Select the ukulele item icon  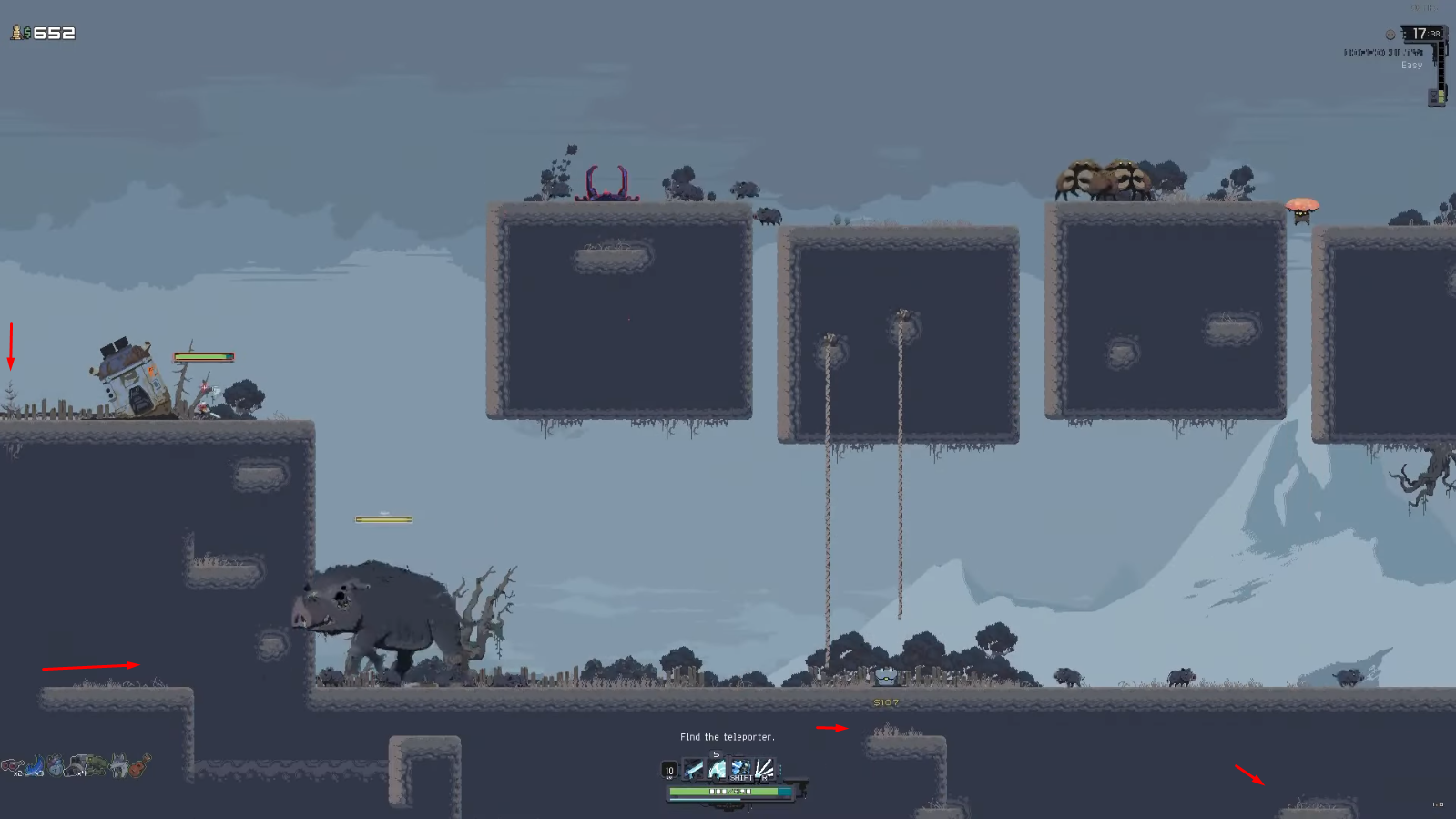click(139, 765)
